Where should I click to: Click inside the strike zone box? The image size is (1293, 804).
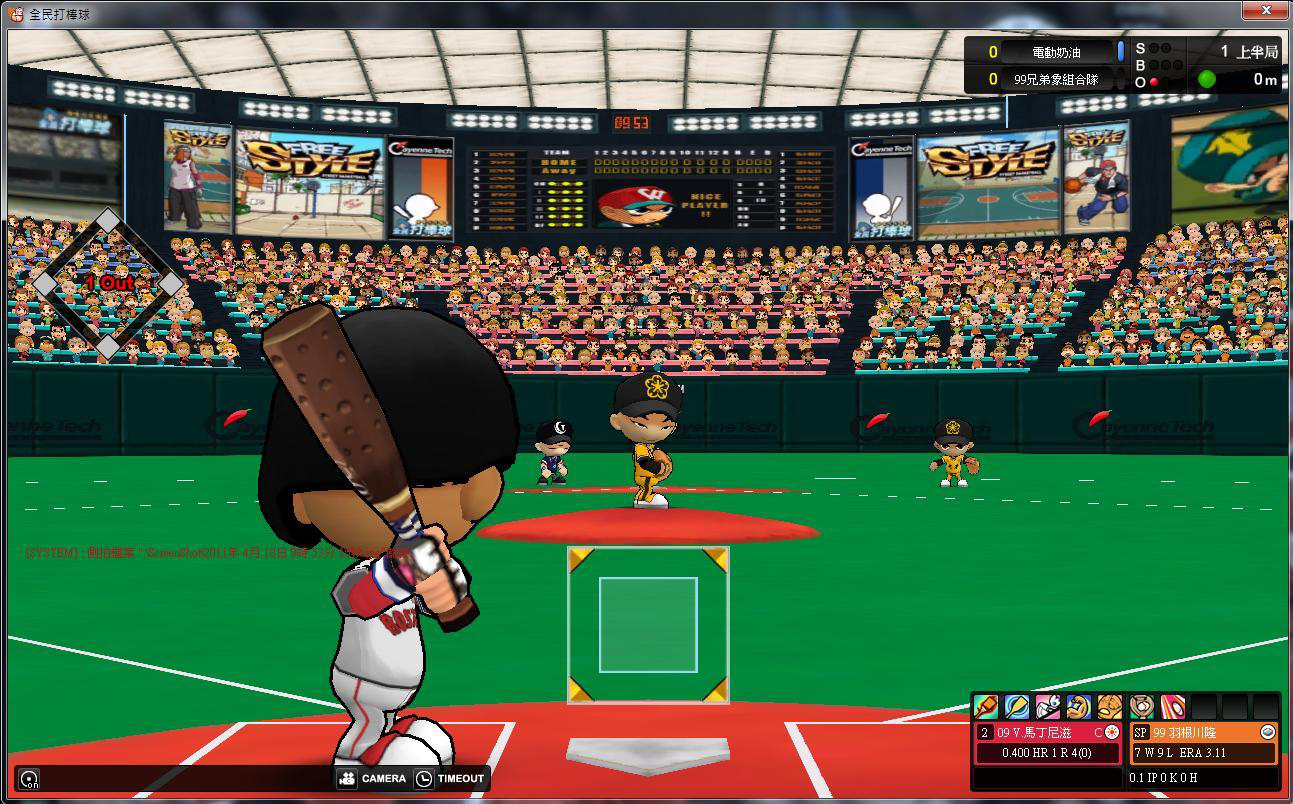pos(648,625)
